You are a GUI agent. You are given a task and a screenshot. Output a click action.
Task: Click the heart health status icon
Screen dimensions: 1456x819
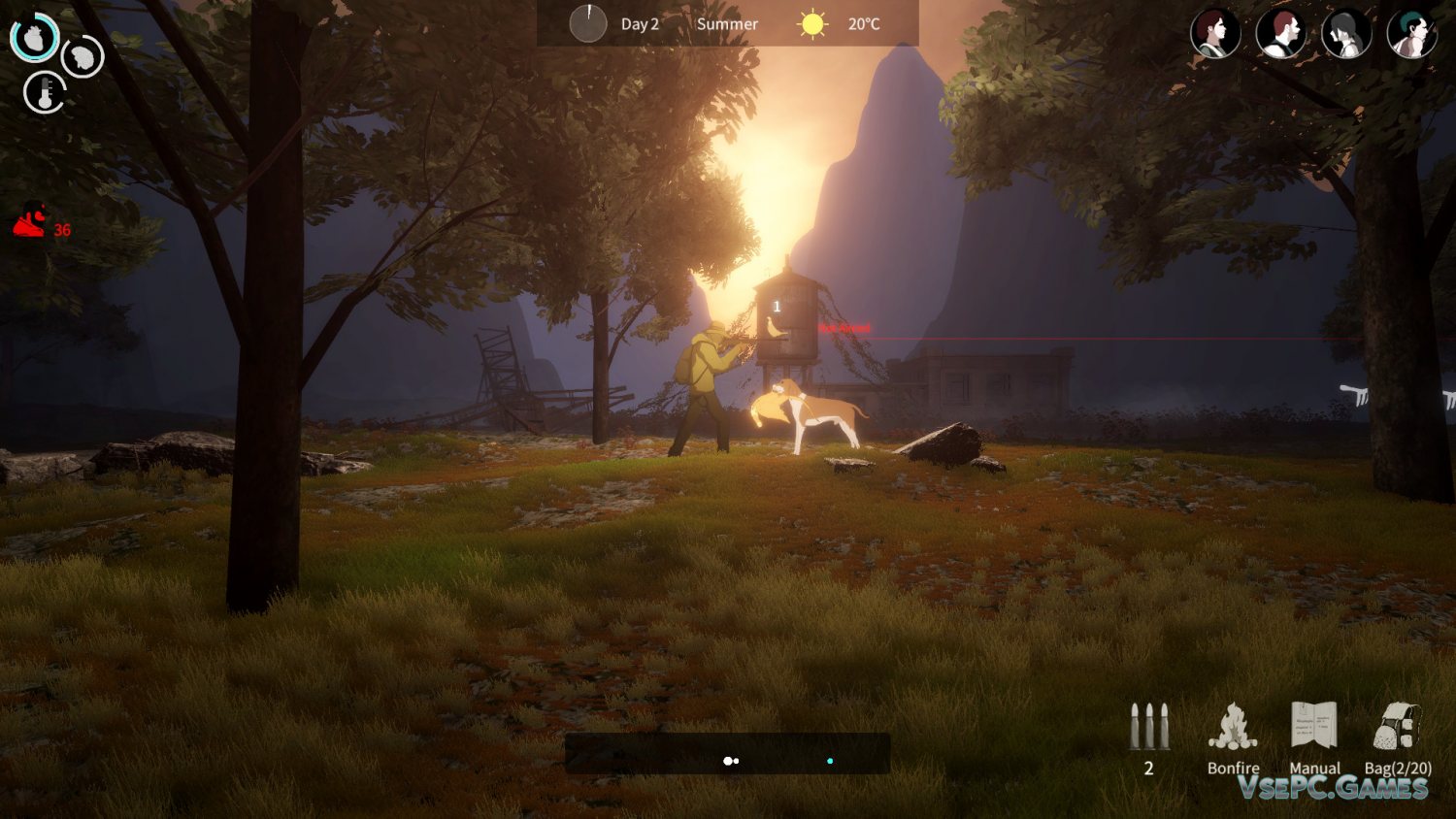coord(35,38)
